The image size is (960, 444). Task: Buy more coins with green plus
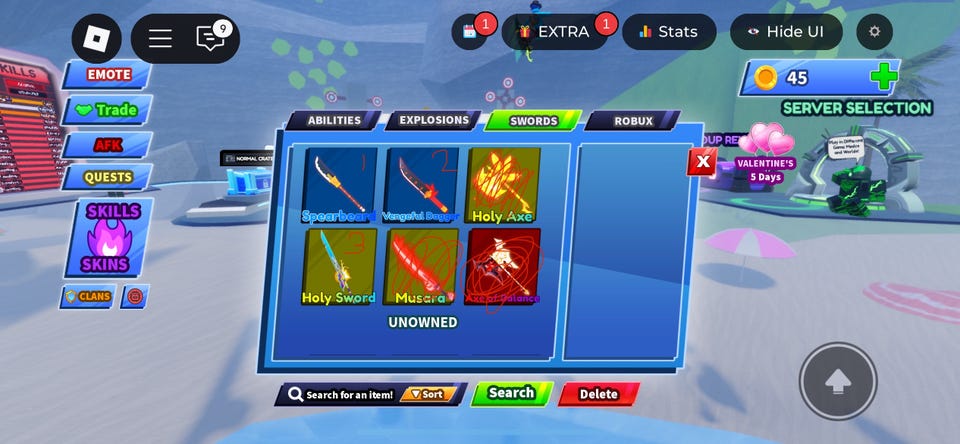coord(883,77)
